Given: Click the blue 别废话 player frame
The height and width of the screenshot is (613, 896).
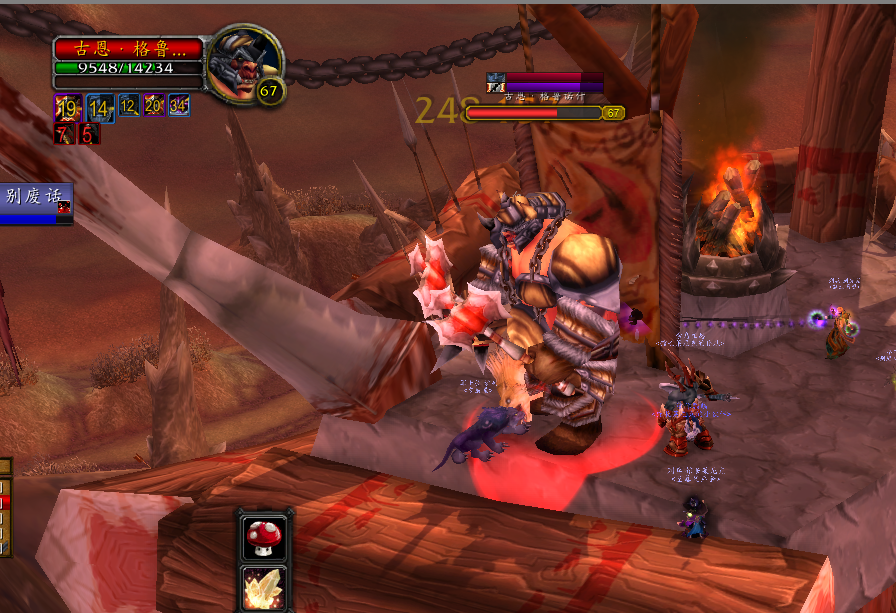Looking at the screenshot, I should (36, 203).
